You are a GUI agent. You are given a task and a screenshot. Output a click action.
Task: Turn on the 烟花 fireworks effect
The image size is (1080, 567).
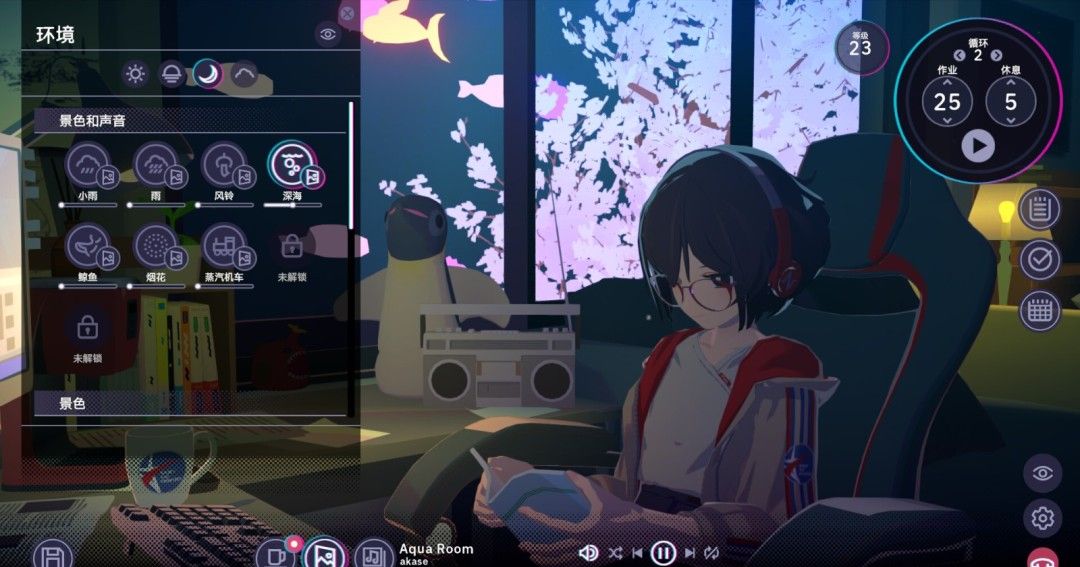point(155,245)
